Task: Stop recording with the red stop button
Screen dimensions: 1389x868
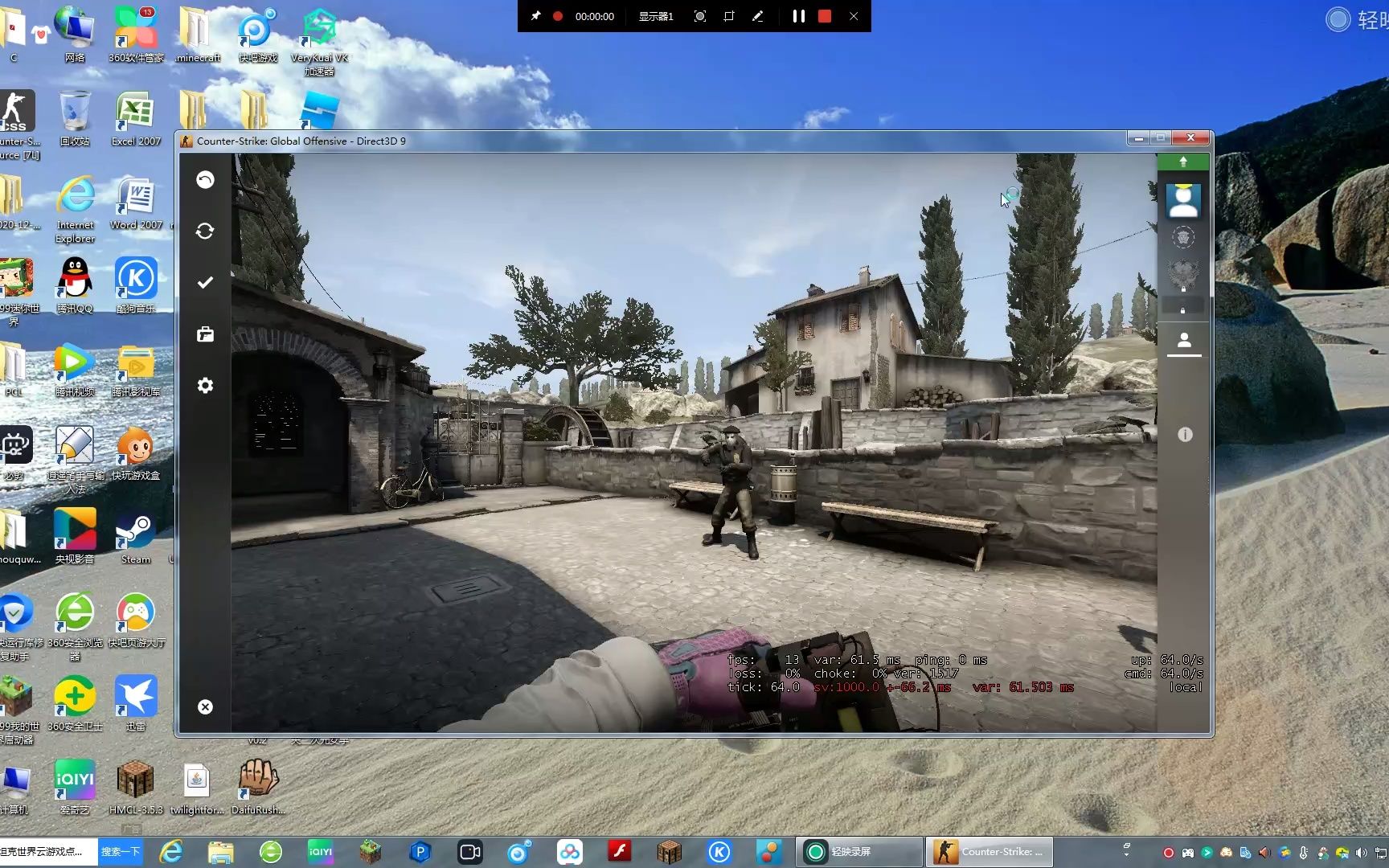Action: click(824, 16)
